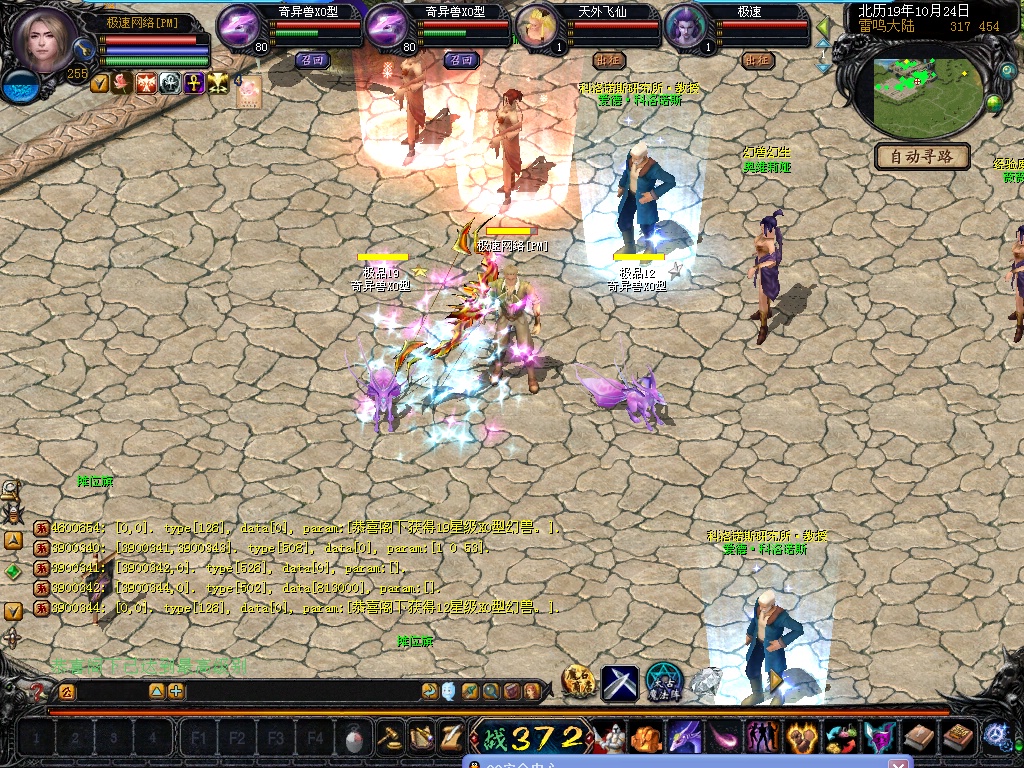Screen dimensions: 1024x768
Task: Click the red question mark help icon
Action: point(37,691)
